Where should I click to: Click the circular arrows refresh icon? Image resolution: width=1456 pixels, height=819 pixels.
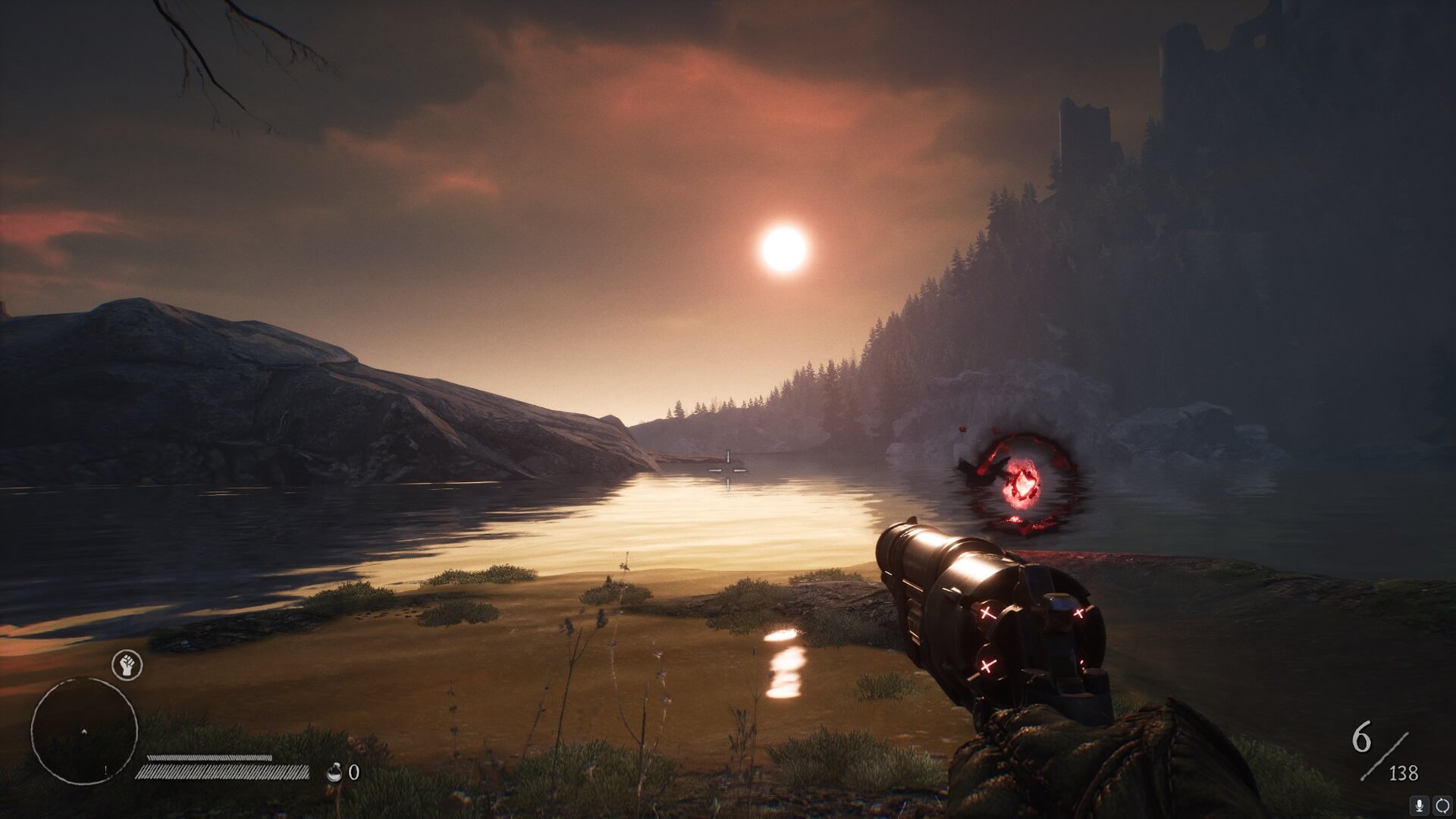[x=1442, y=805]
